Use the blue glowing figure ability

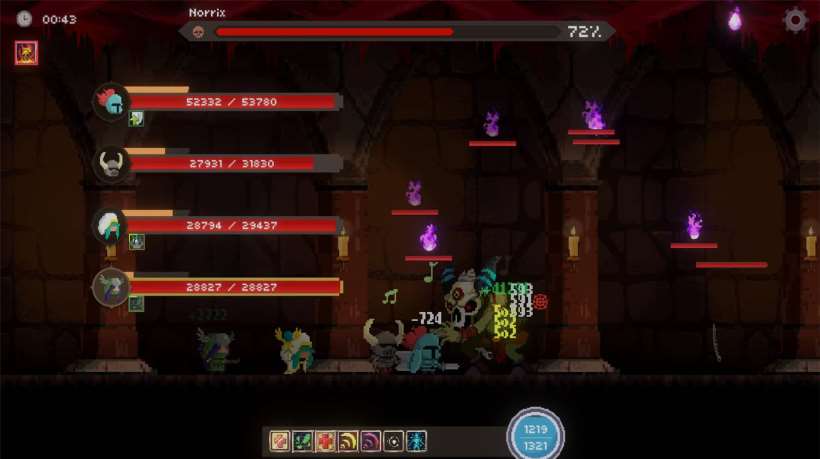click(x=417, y=440)
